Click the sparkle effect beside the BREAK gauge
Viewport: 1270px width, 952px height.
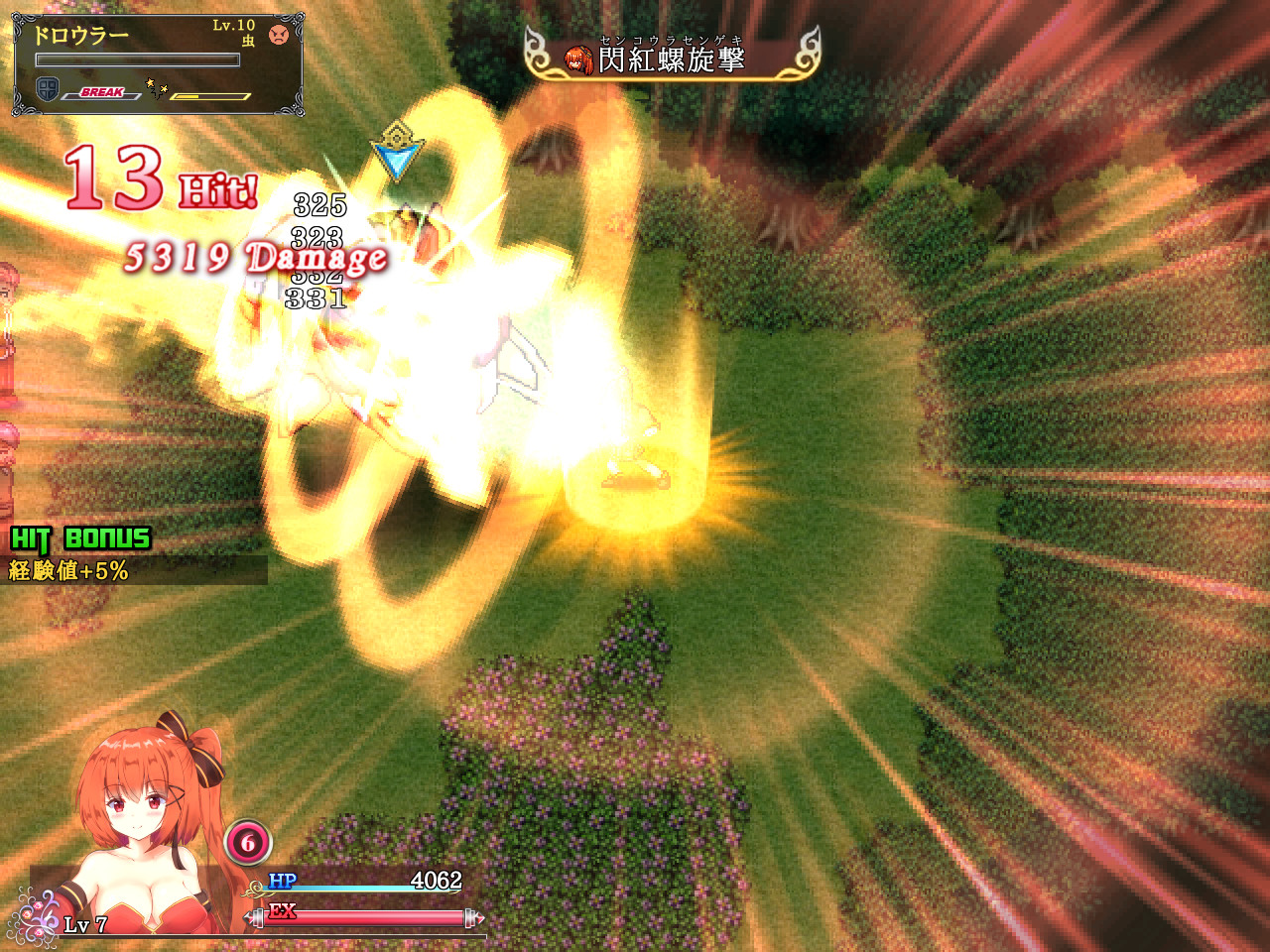[154, 87]
